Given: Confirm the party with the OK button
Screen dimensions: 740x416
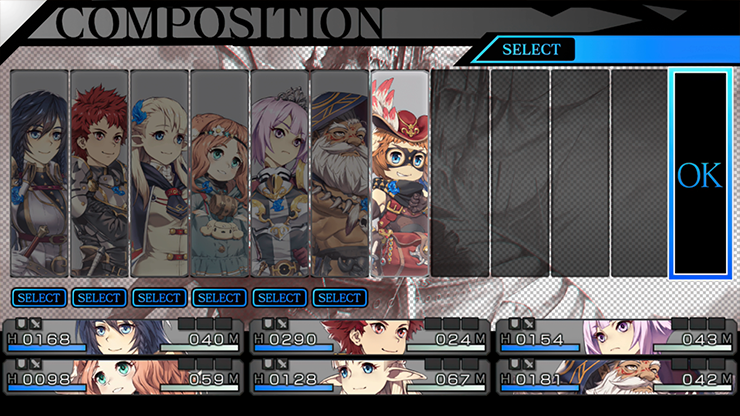Looking at the screenshot, I should pyautogui.click(x=699, y=174).
